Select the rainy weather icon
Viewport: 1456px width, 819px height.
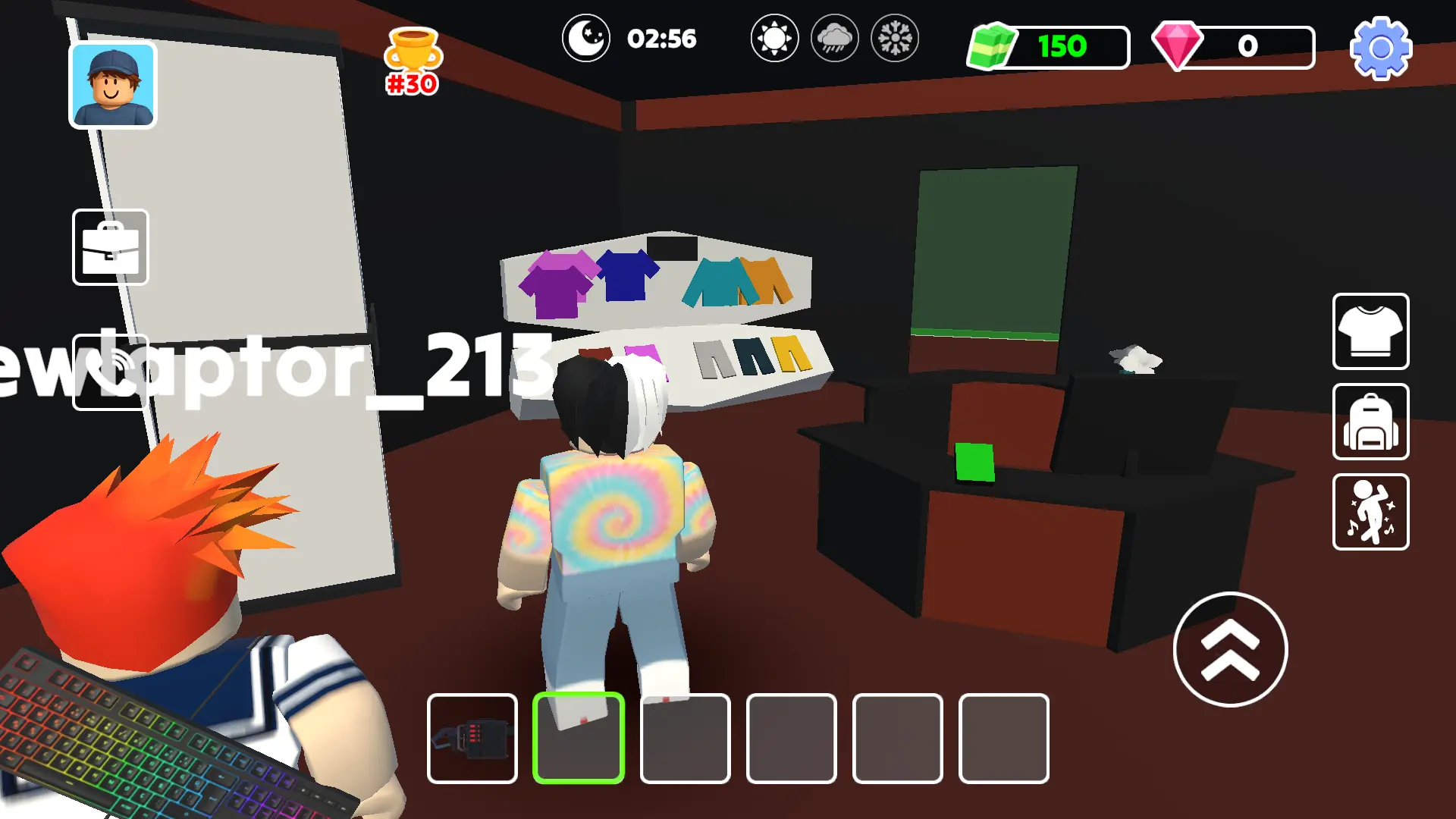[834, 39]
